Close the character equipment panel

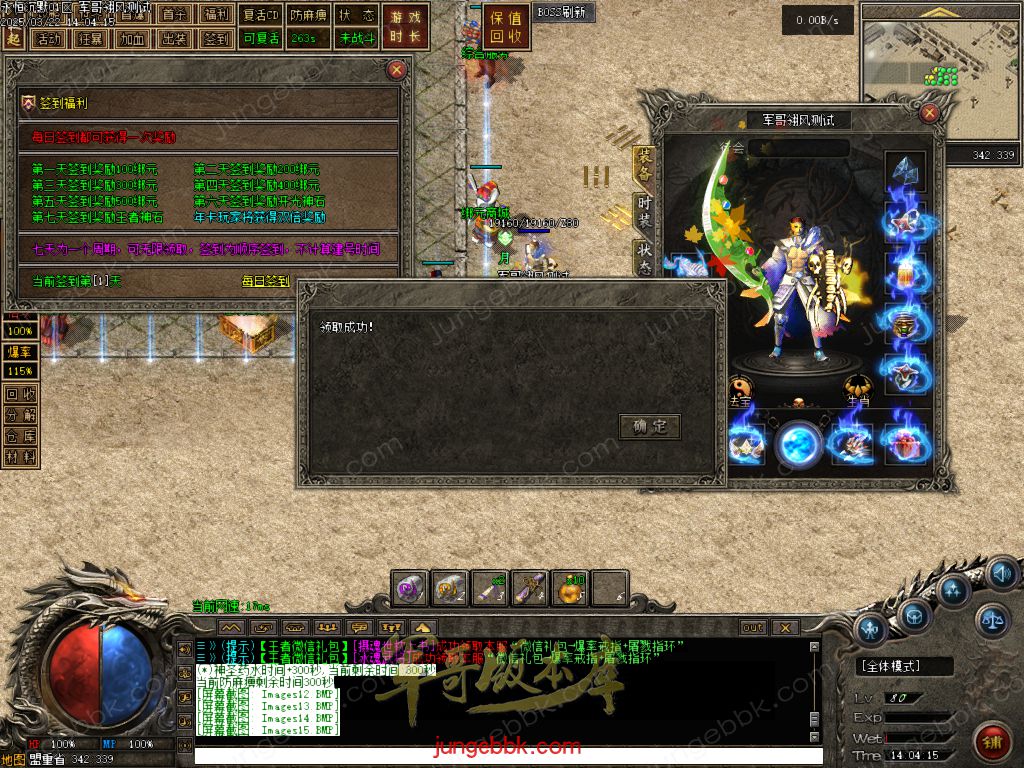tap(932, 113)
